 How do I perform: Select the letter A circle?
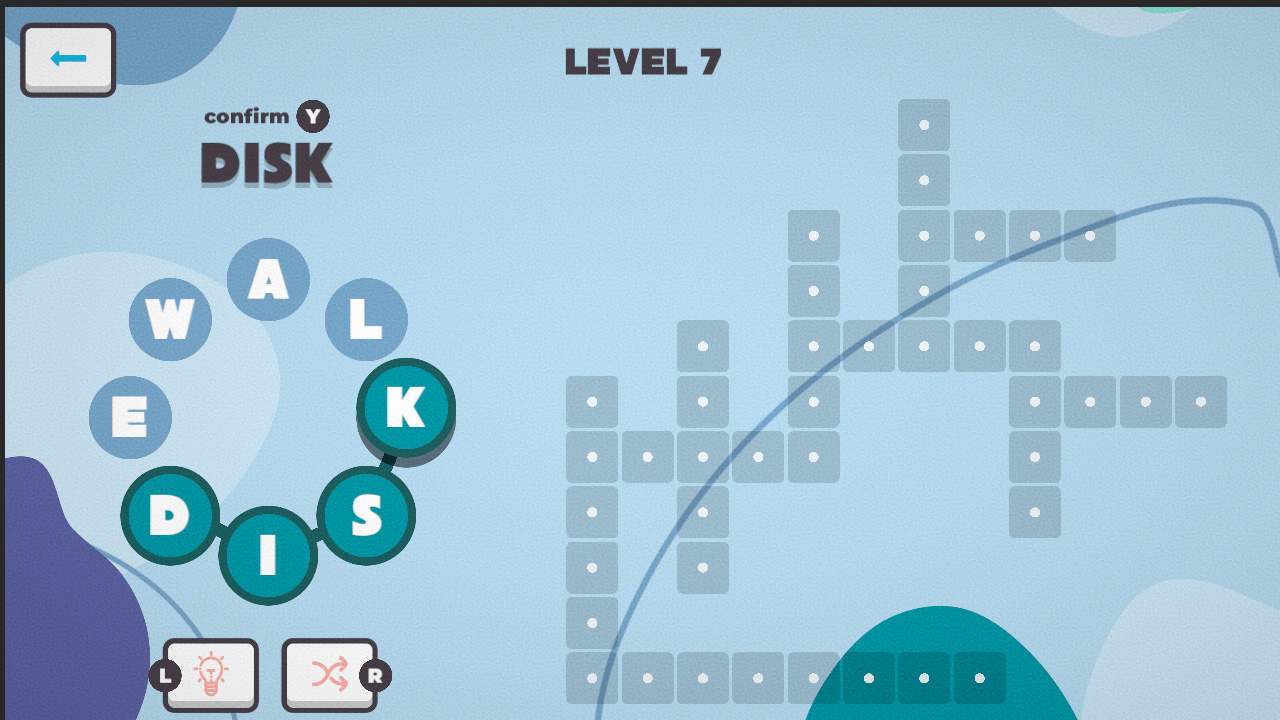point(268,278)
